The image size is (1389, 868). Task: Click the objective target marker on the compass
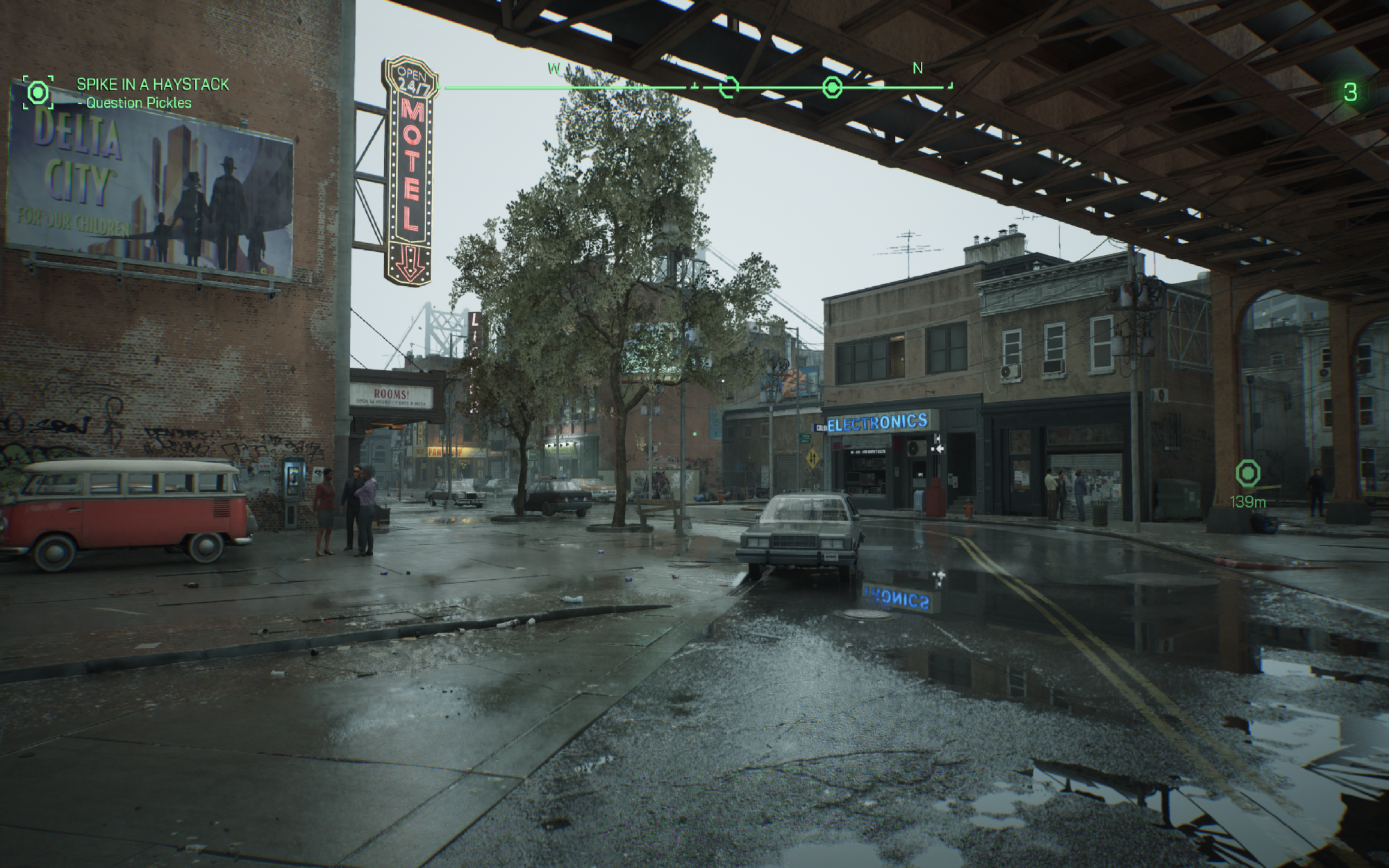pyautogui.click(x=832, y=87)
